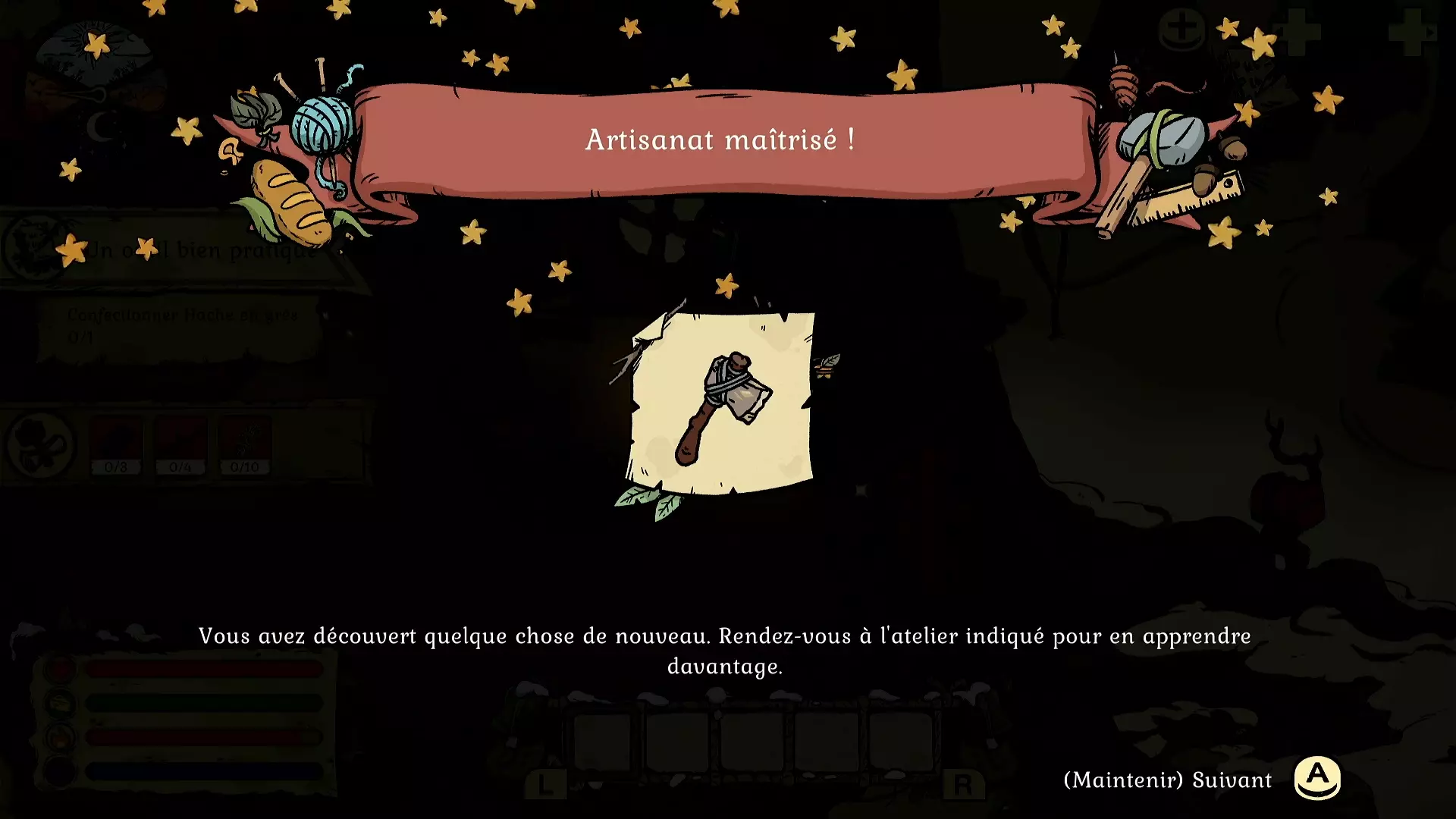Click the "Artisanat maîtrisé !" banner
1456x819 pixels.
coord(720,140)
